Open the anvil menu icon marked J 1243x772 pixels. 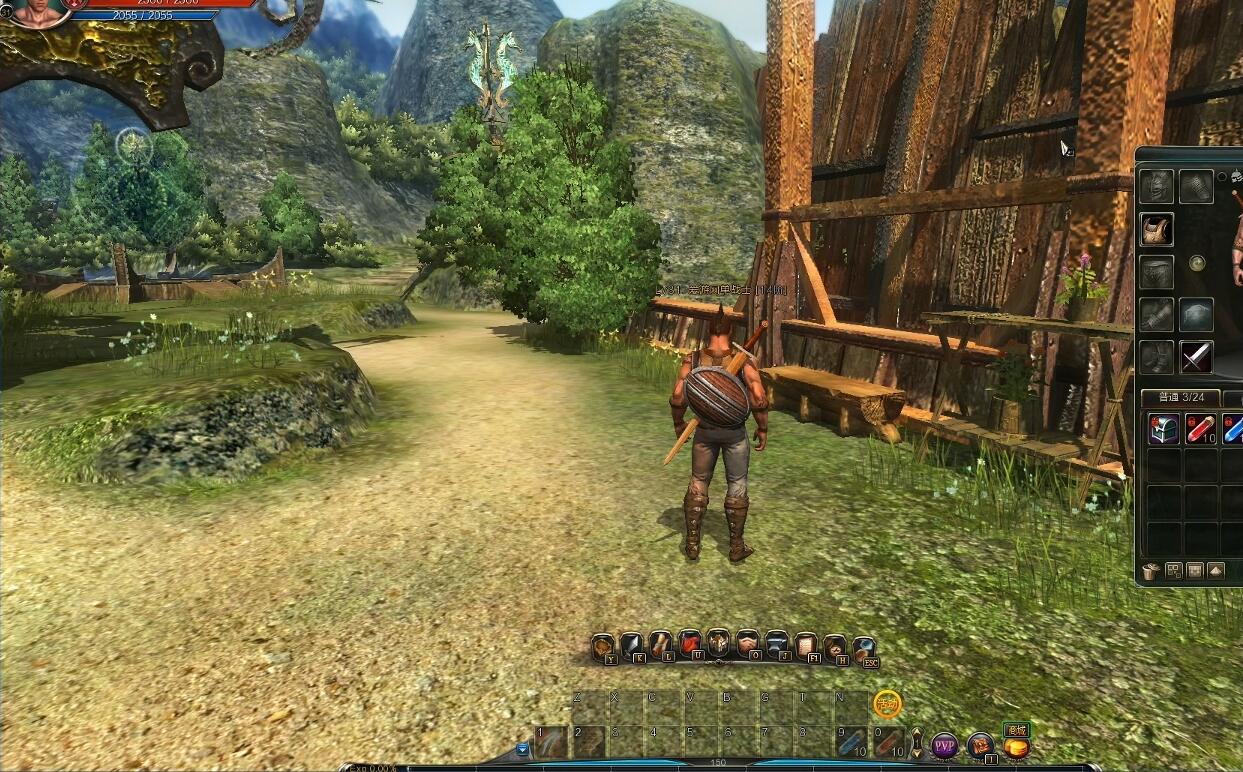777,646
